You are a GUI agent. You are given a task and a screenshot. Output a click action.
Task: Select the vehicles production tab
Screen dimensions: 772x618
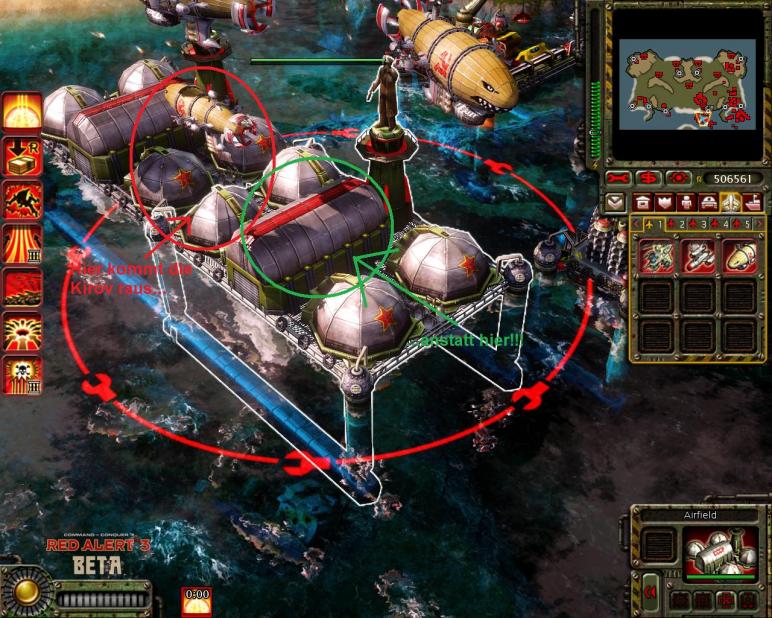[710, 202]
